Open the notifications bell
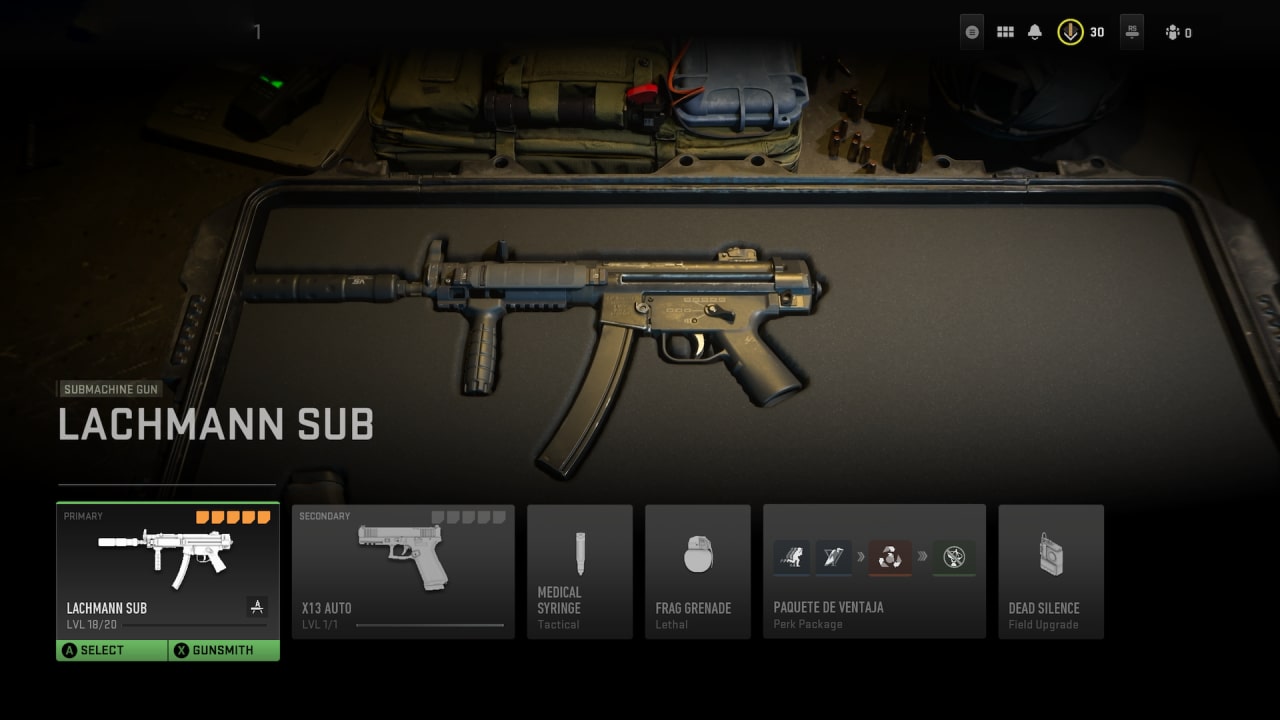 coord(1035,31)
